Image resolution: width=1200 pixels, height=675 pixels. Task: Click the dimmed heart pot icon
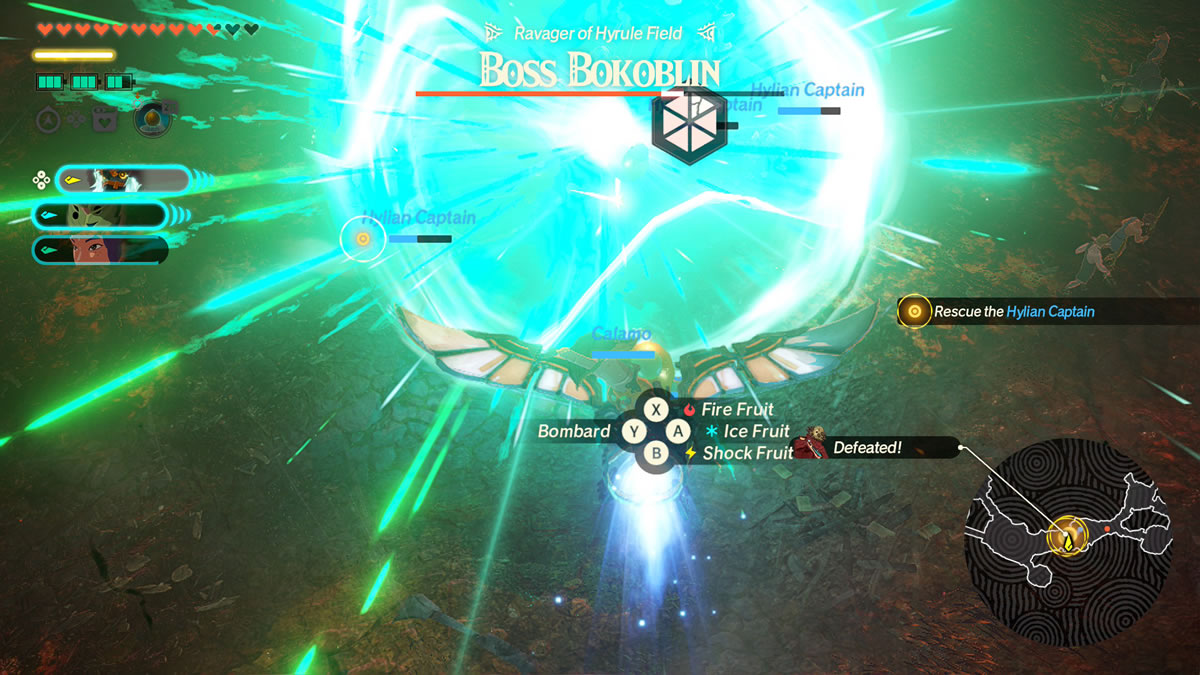104,120
